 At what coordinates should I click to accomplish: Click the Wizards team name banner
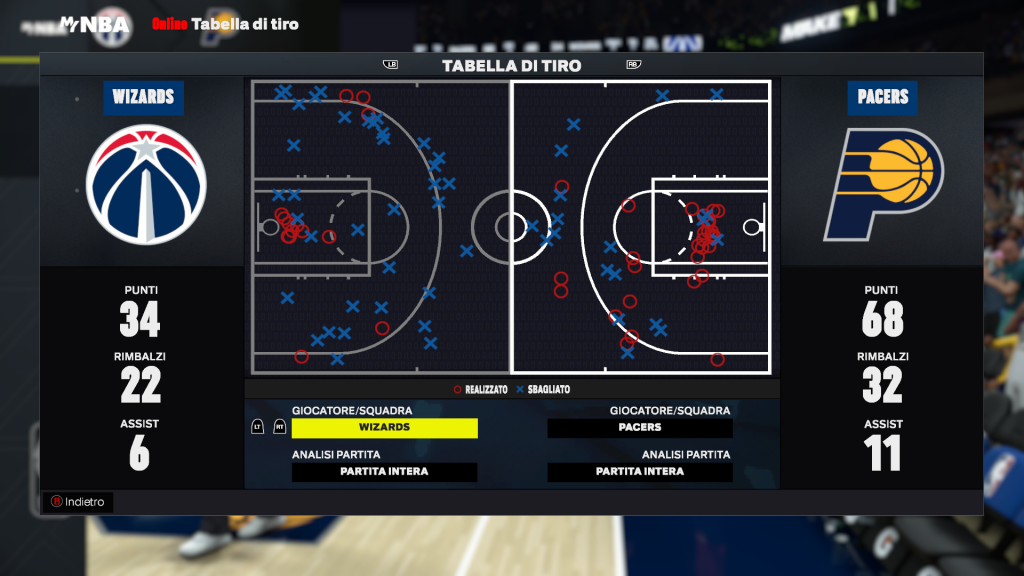tap(143, 97)
